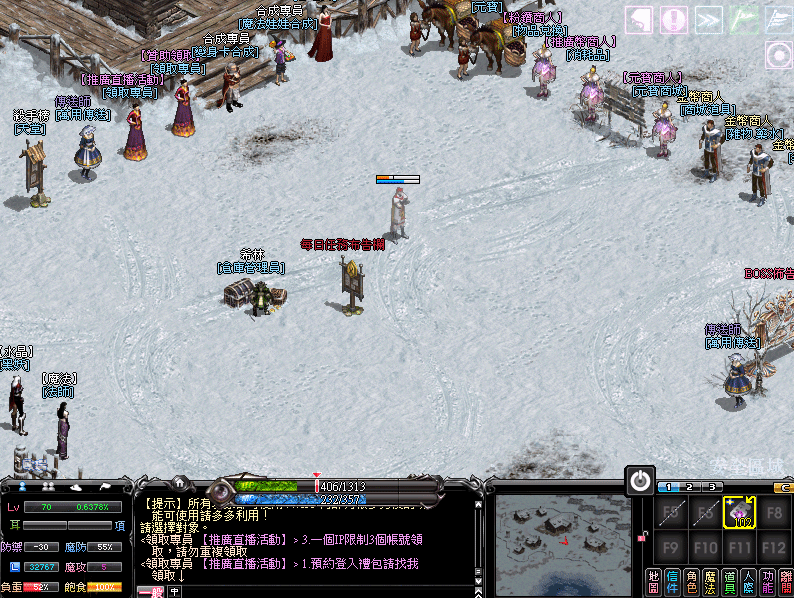Screen dimensions: 794x598
Task: Open the 魔法 magic menu
Action: (710, 581)
